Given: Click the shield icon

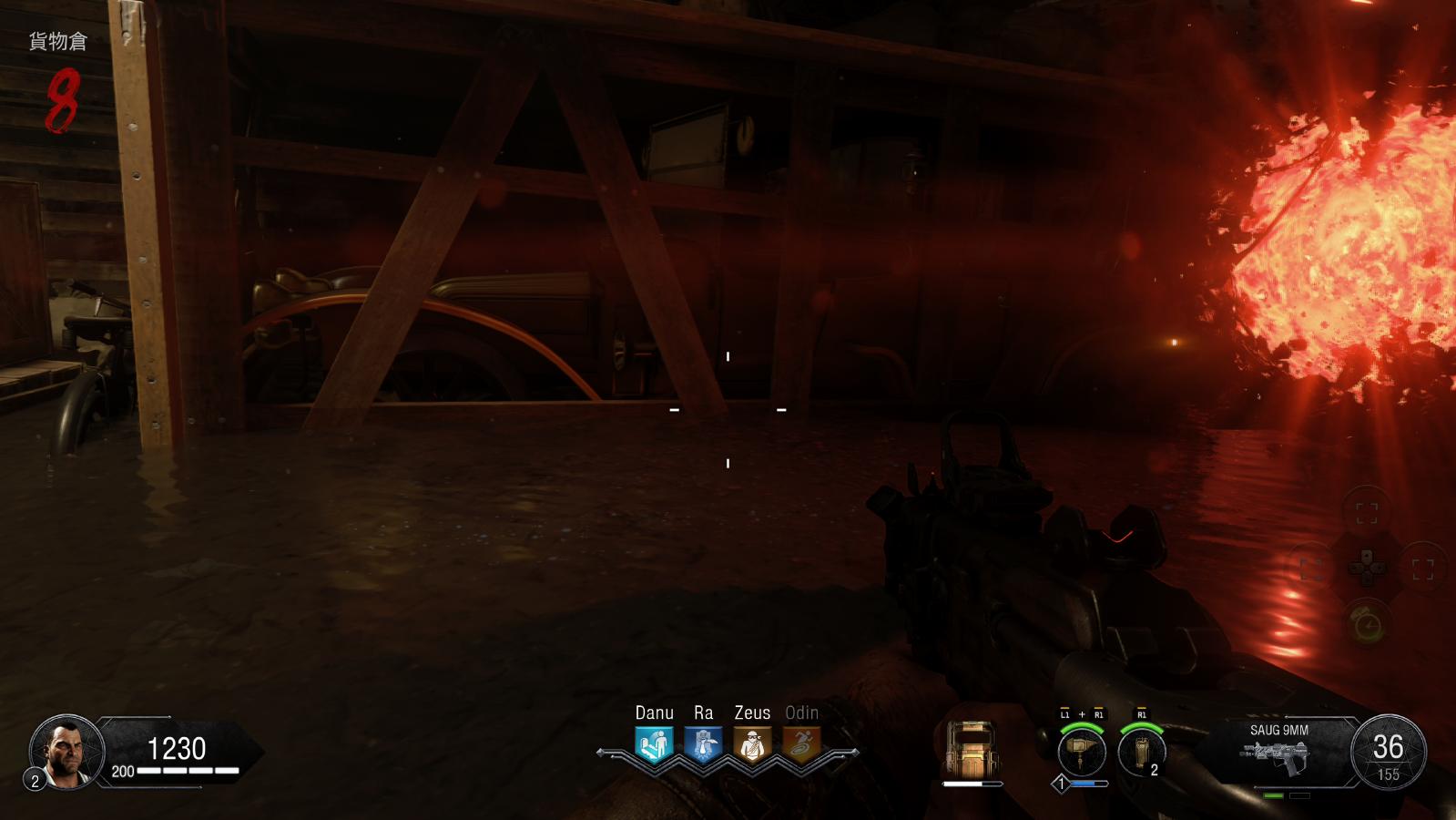Looking at the screenshot, I should 971,749.
